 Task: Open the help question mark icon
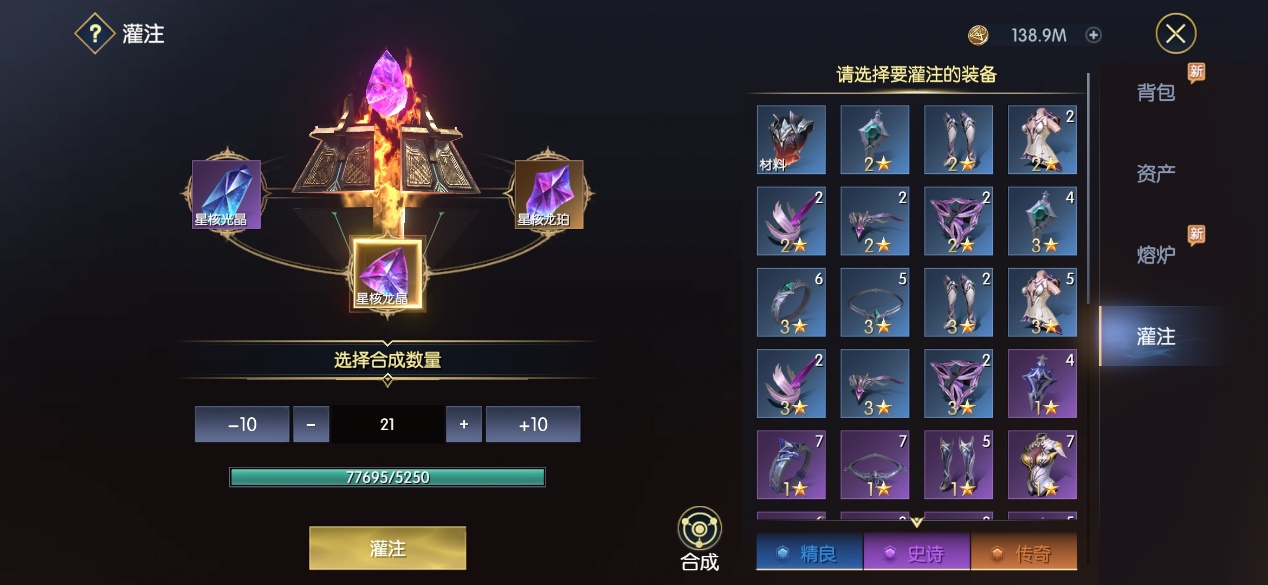coord(95,34)
